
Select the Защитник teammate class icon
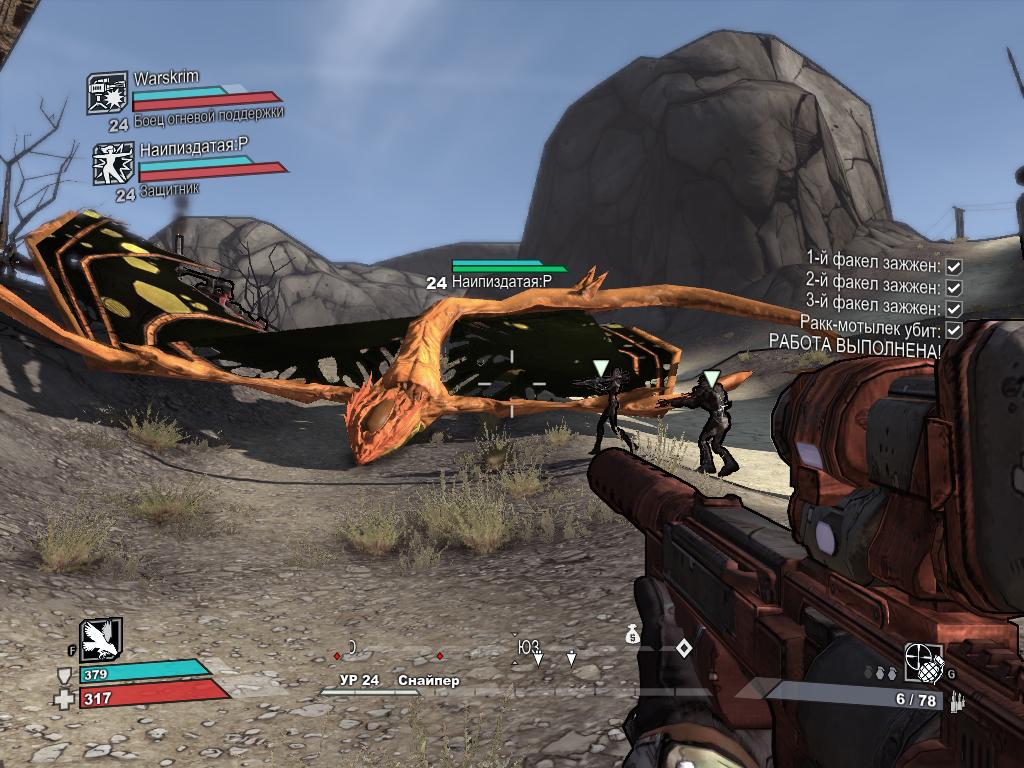coord(113,163)
